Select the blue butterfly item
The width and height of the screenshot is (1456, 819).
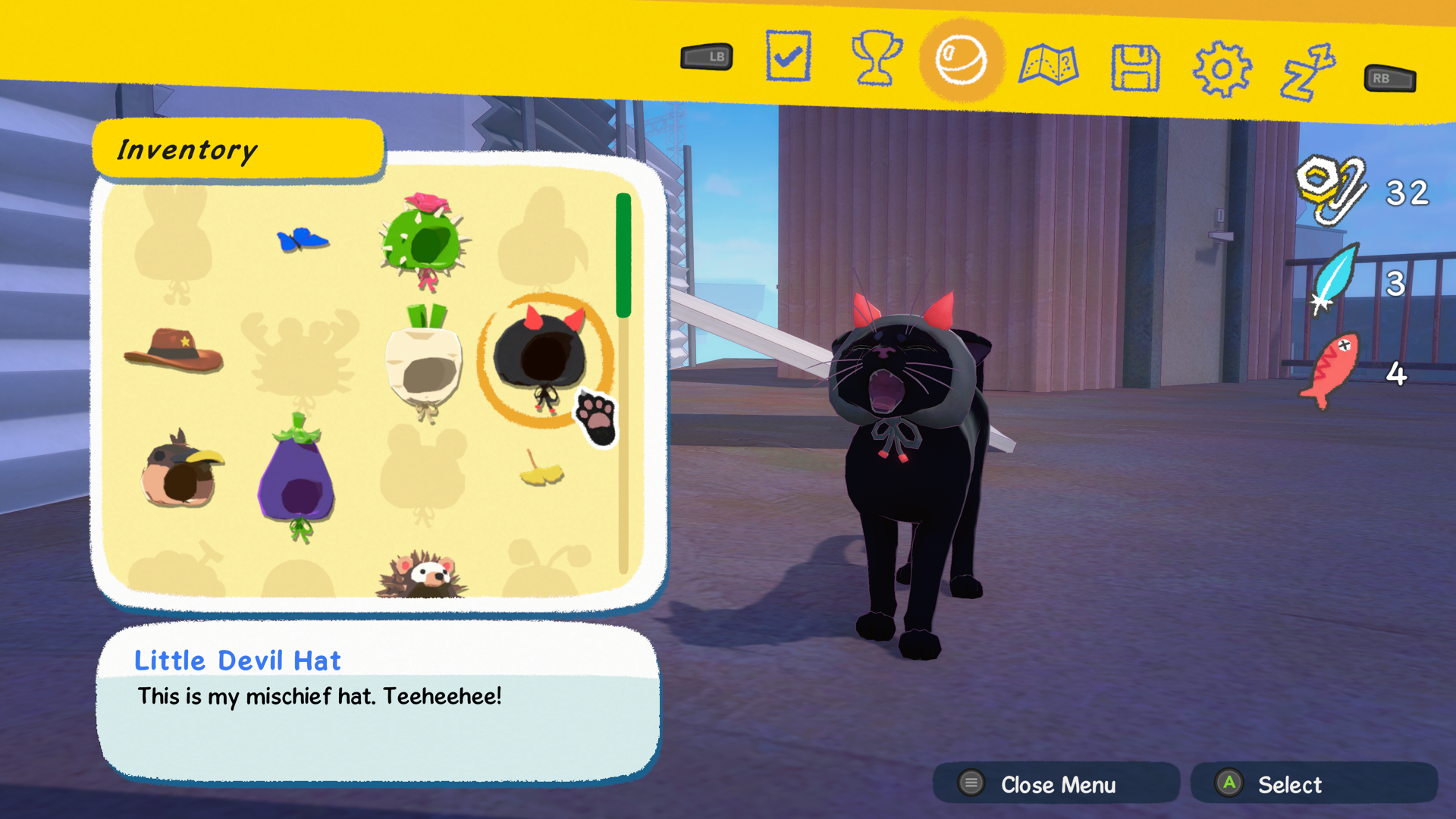303,239
